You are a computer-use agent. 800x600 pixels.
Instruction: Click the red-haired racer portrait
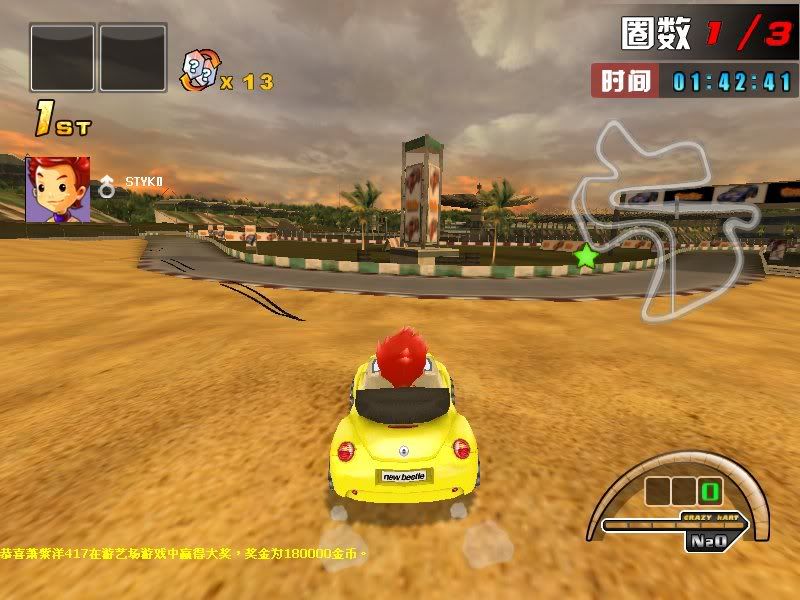point(58,189)
